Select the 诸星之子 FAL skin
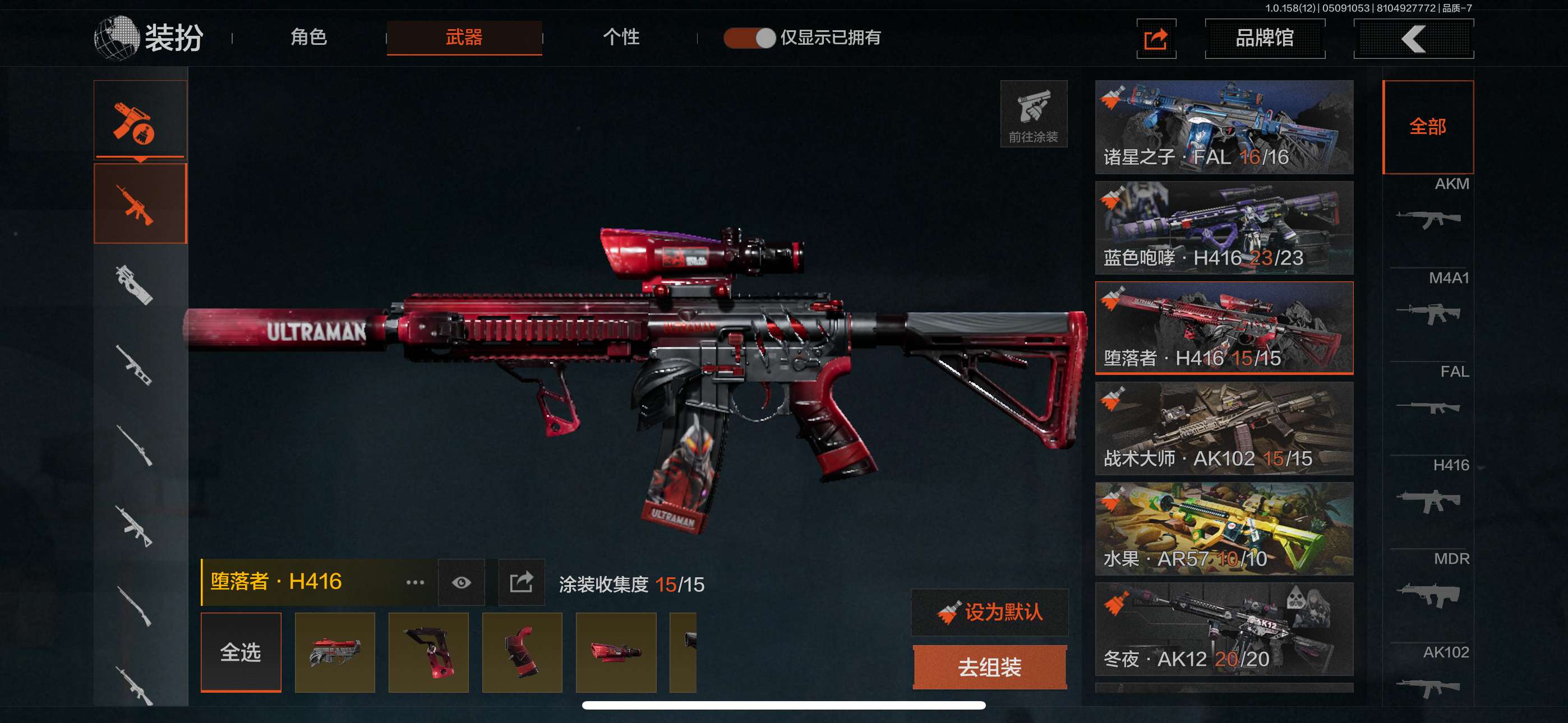The width and height of the screenshot is (1568, 723). [1224, 127]
